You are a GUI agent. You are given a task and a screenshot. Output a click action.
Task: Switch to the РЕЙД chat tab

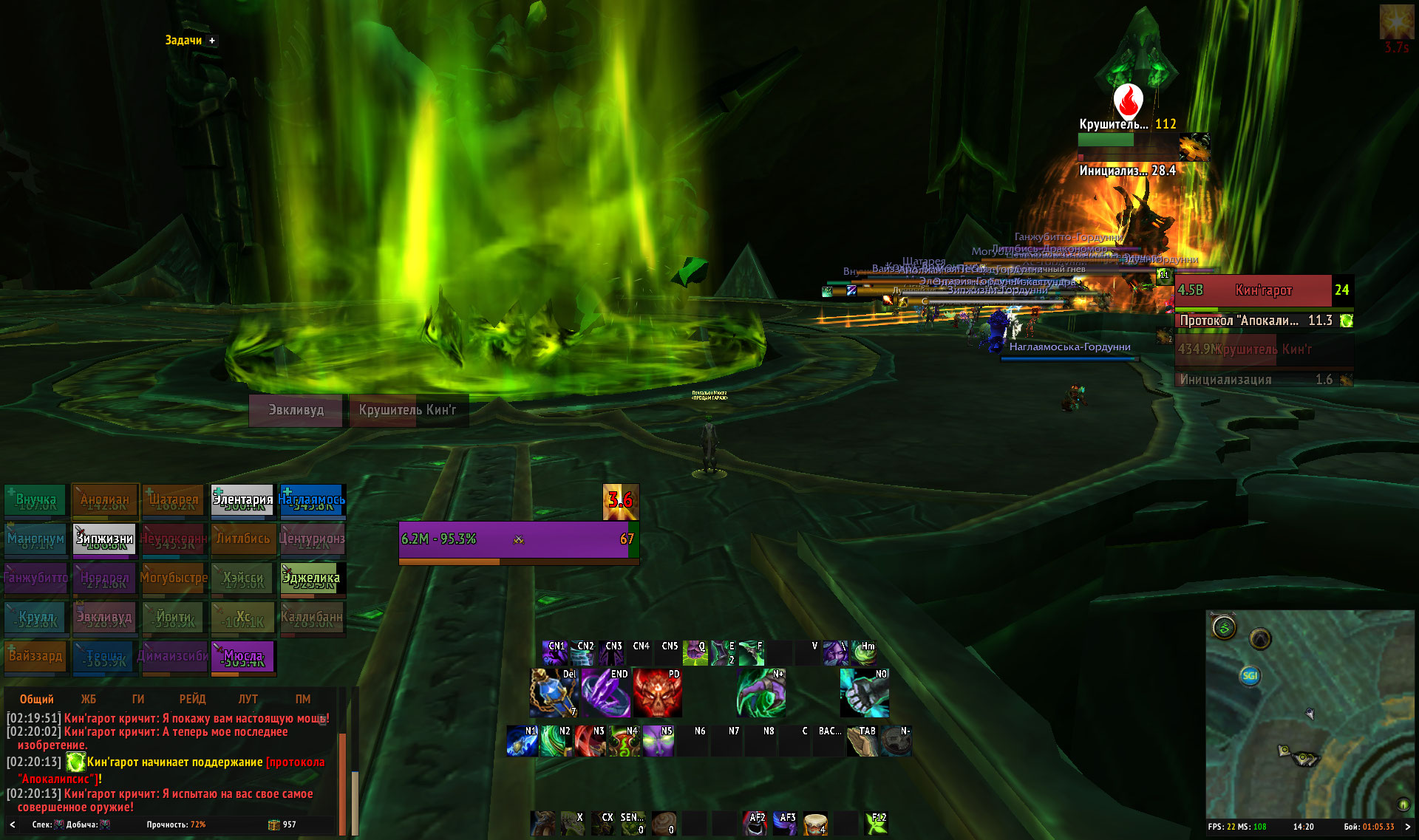pos(192,699)
